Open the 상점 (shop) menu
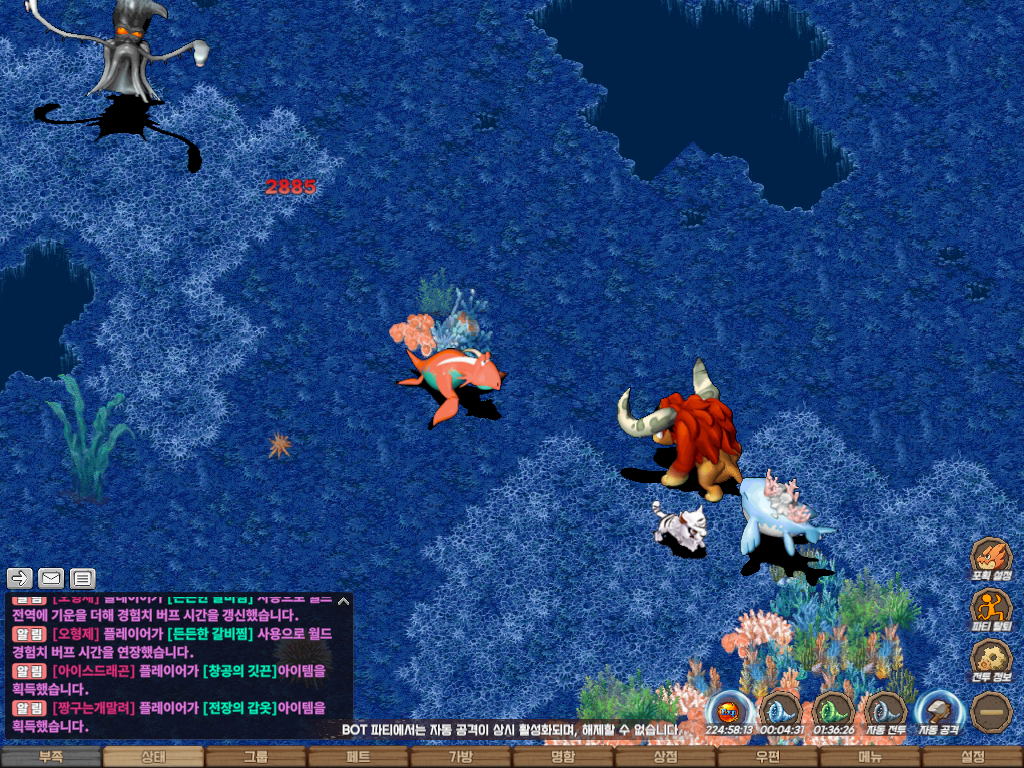Image resolution: width=1024 pixels, height=768 pixels. [665, 757]
